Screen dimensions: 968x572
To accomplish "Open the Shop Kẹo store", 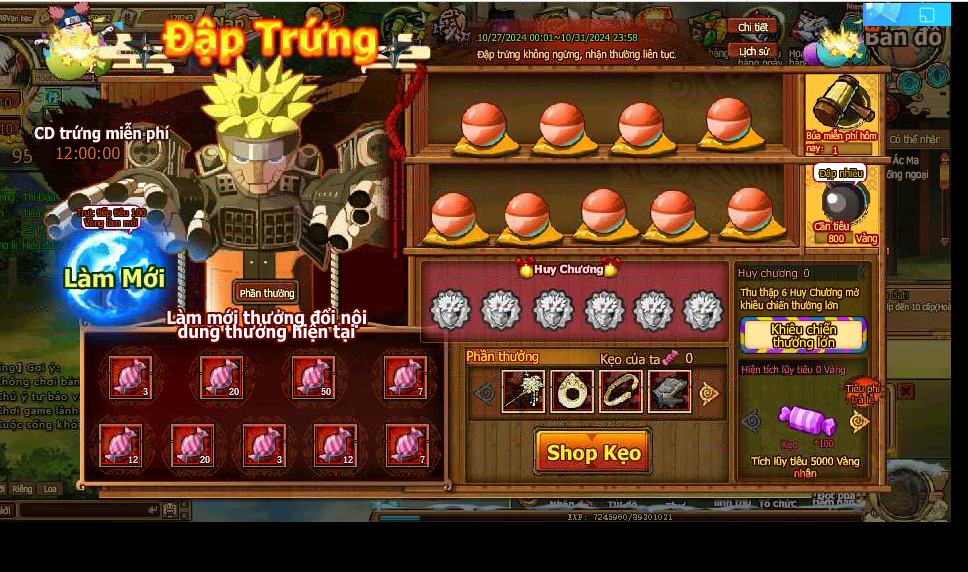I will [593, 452].
